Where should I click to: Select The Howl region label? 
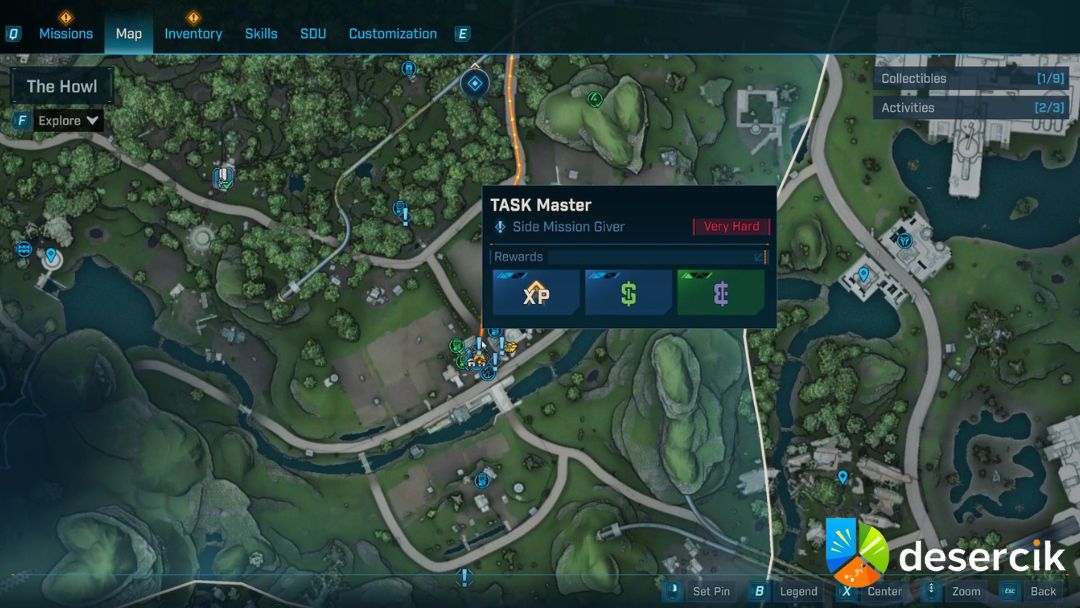[62, 87]
